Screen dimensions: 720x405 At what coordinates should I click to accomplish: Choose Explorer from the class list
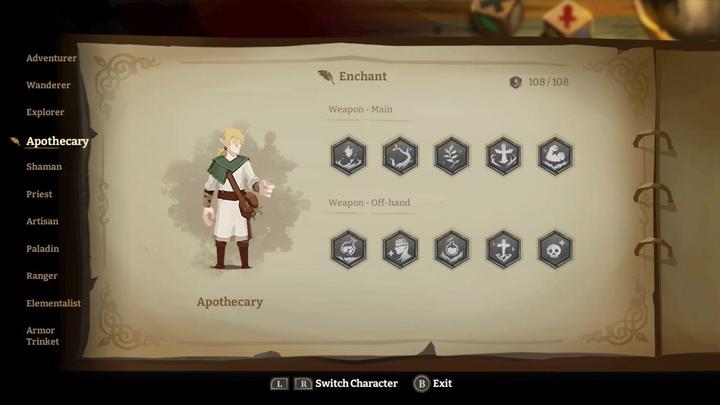(x=45, y=112)
